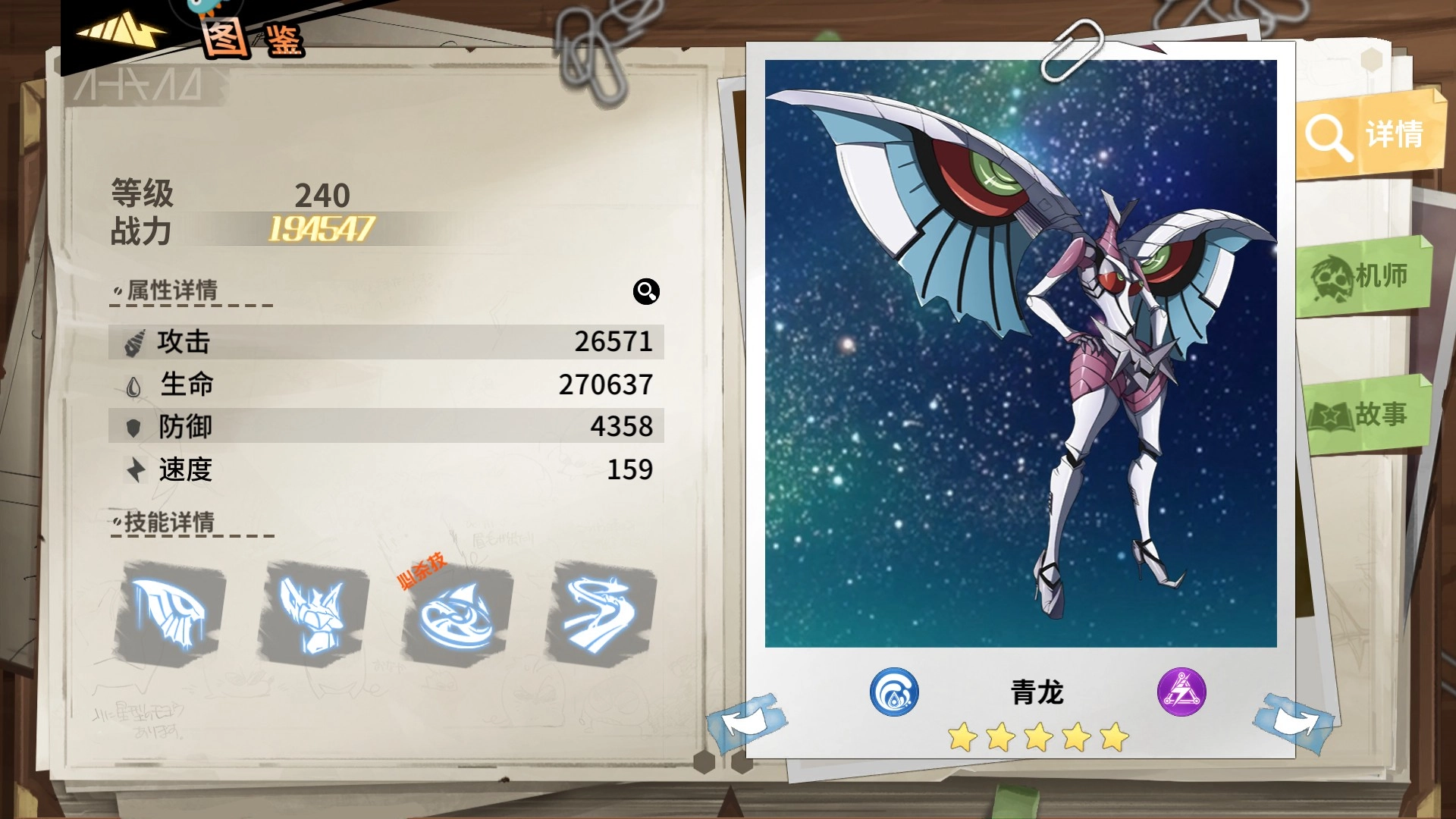
Task: Show attribute details with magnifier icon
Action: click(646, 291)
